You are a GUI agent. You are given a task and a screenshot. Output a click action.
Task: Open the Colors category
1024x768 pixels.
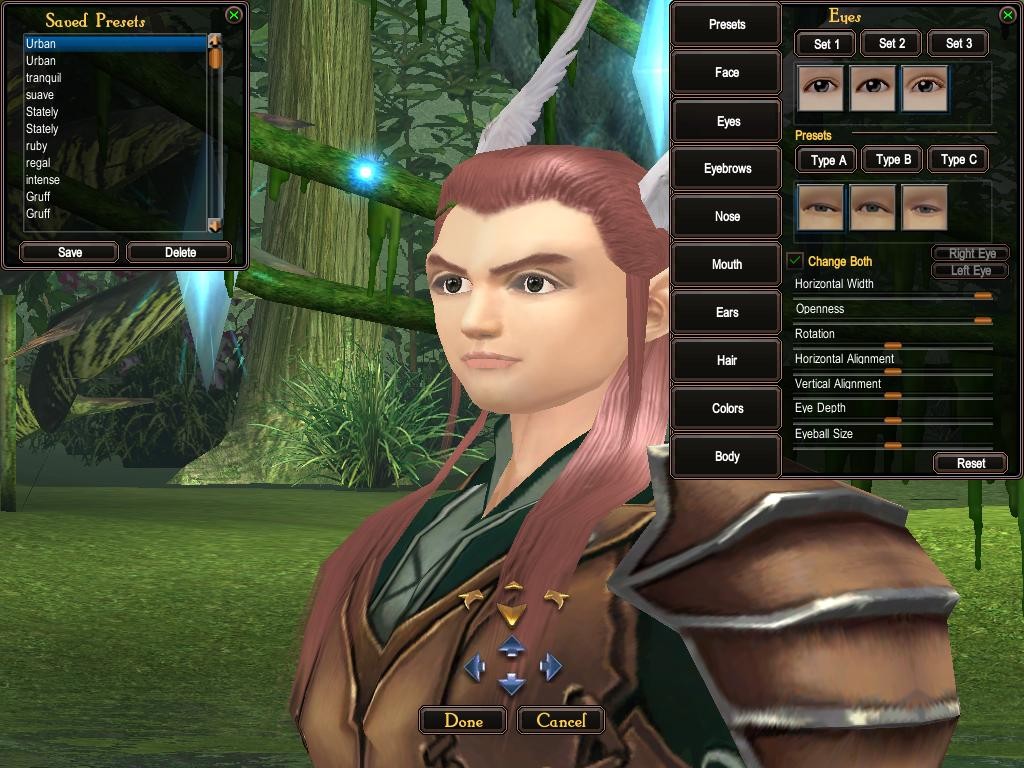tap(727, 408)
